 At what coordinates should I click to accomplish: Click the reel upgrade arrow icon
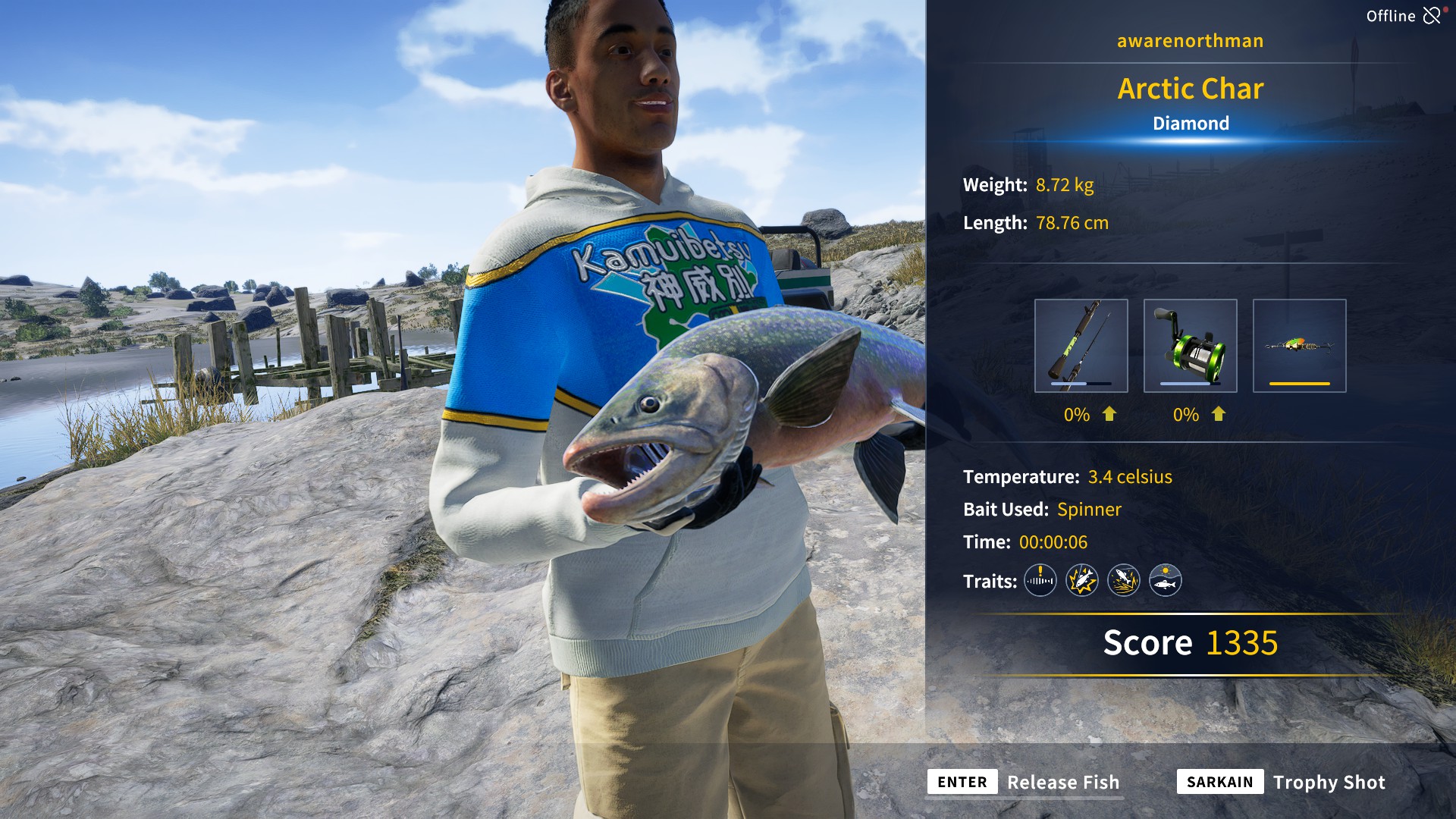[1218, 415]
